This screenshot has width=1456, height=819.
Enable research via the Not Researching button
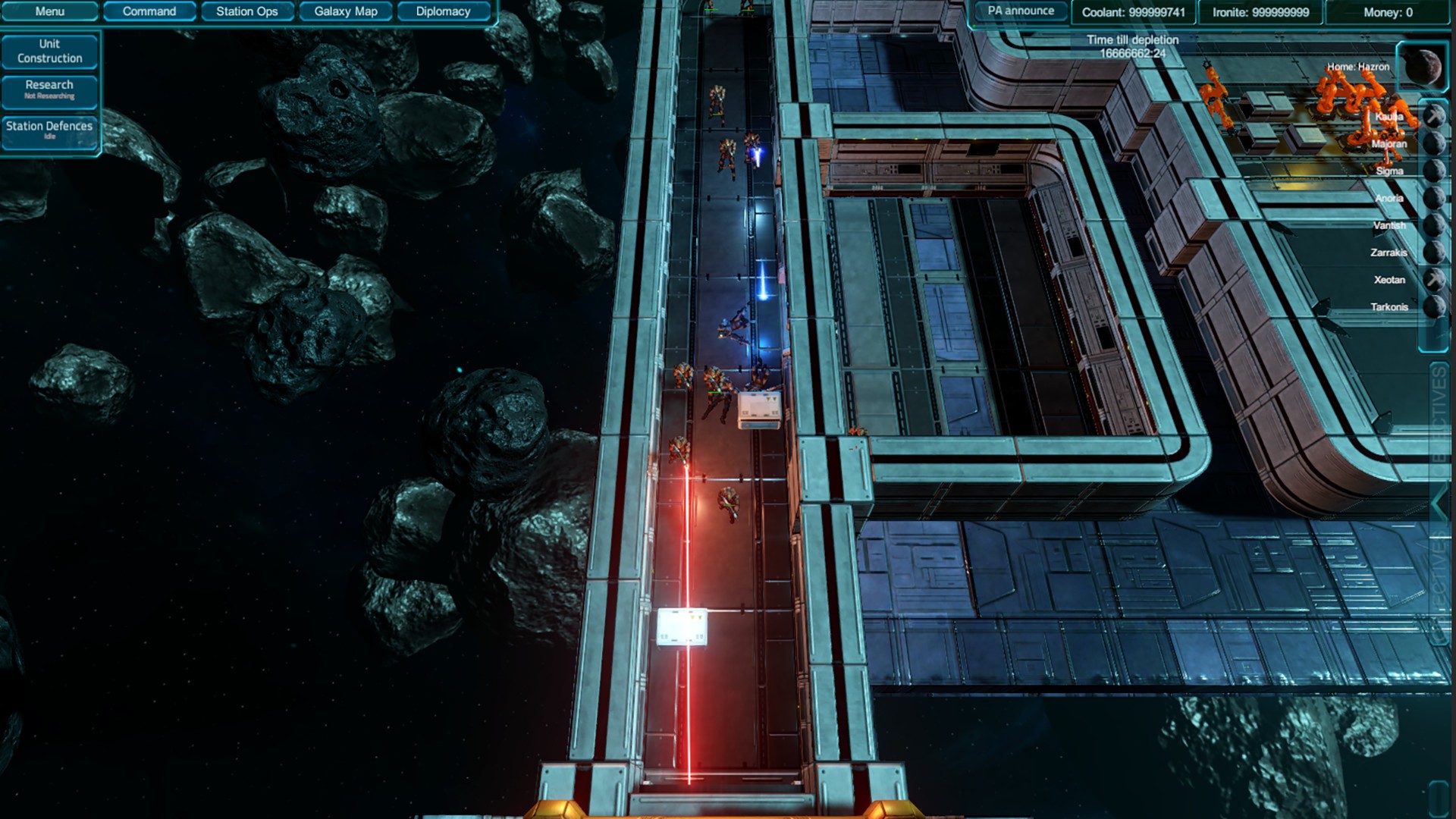tap(50, 89)
